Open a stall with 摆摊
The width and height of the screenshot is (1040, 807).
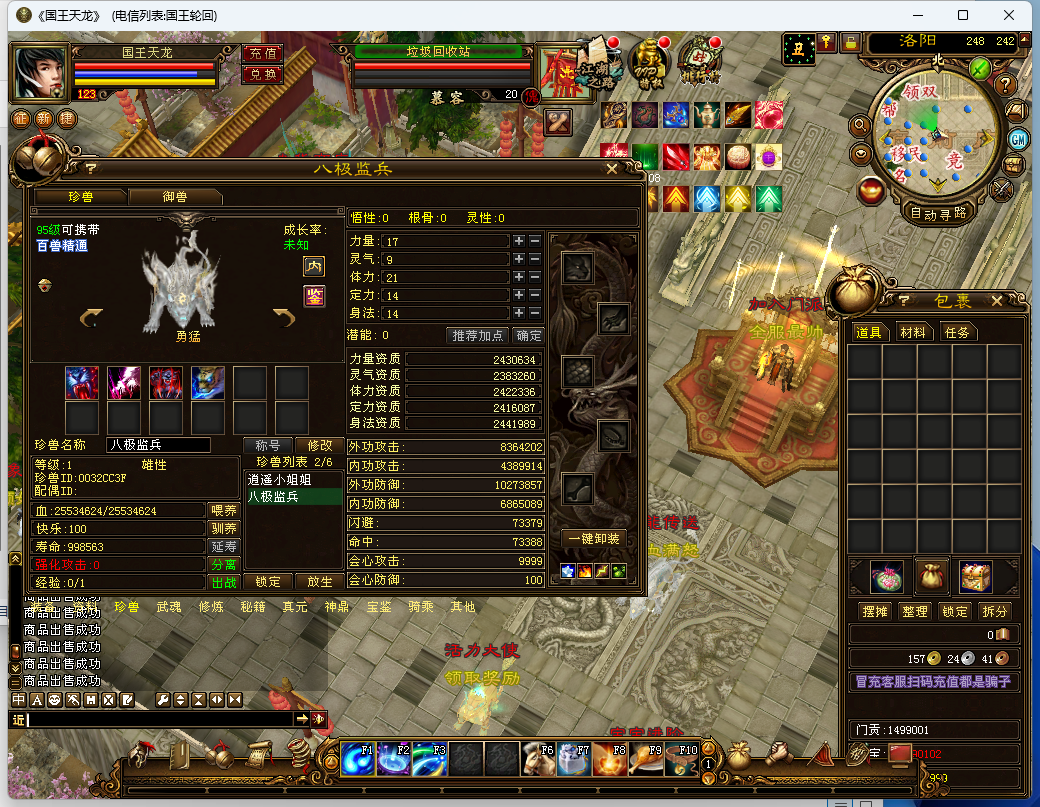pyautogui.click(x=874, y=611)
